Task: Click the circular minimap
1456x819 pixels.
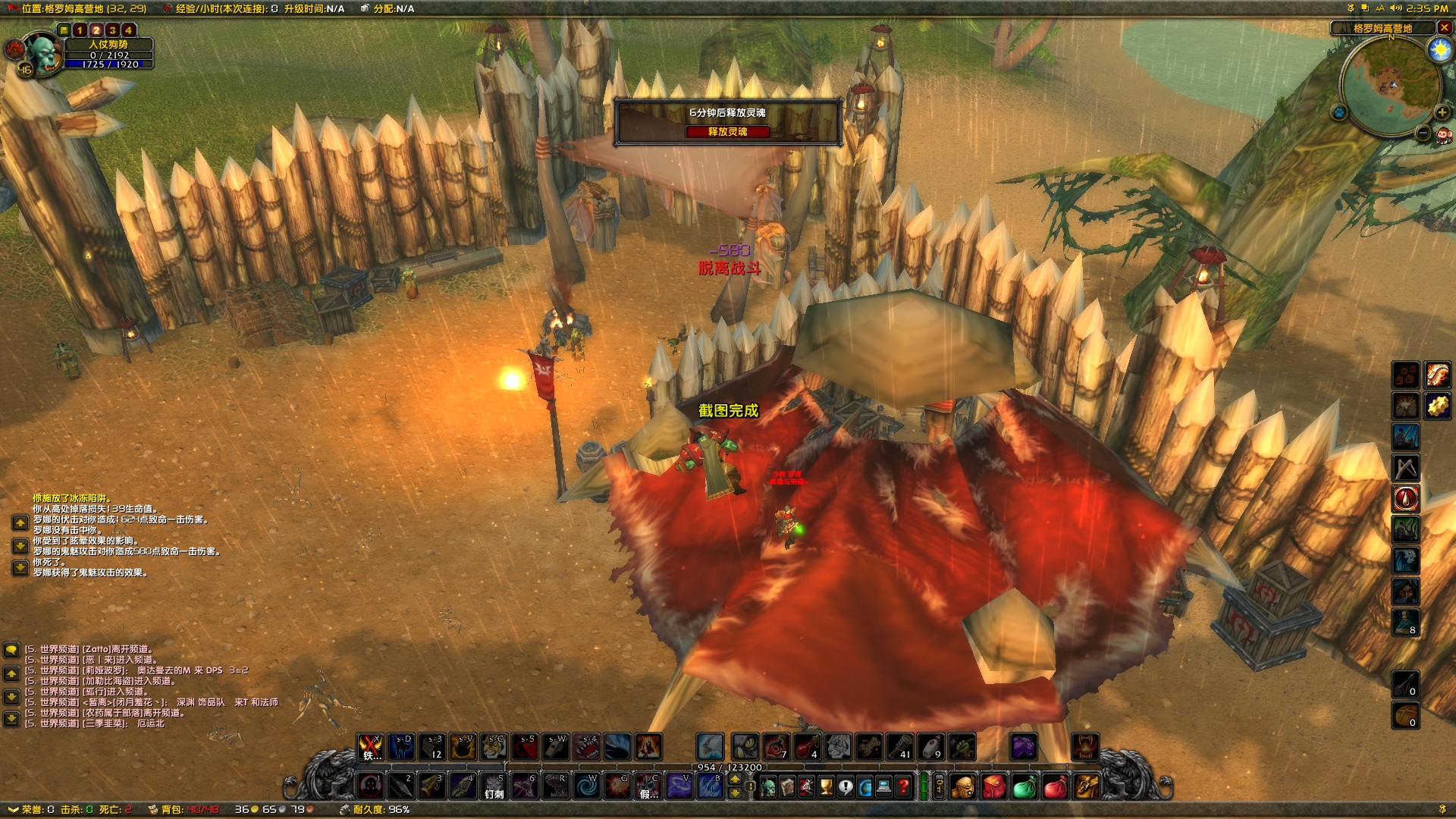Action: (1390, 85)
